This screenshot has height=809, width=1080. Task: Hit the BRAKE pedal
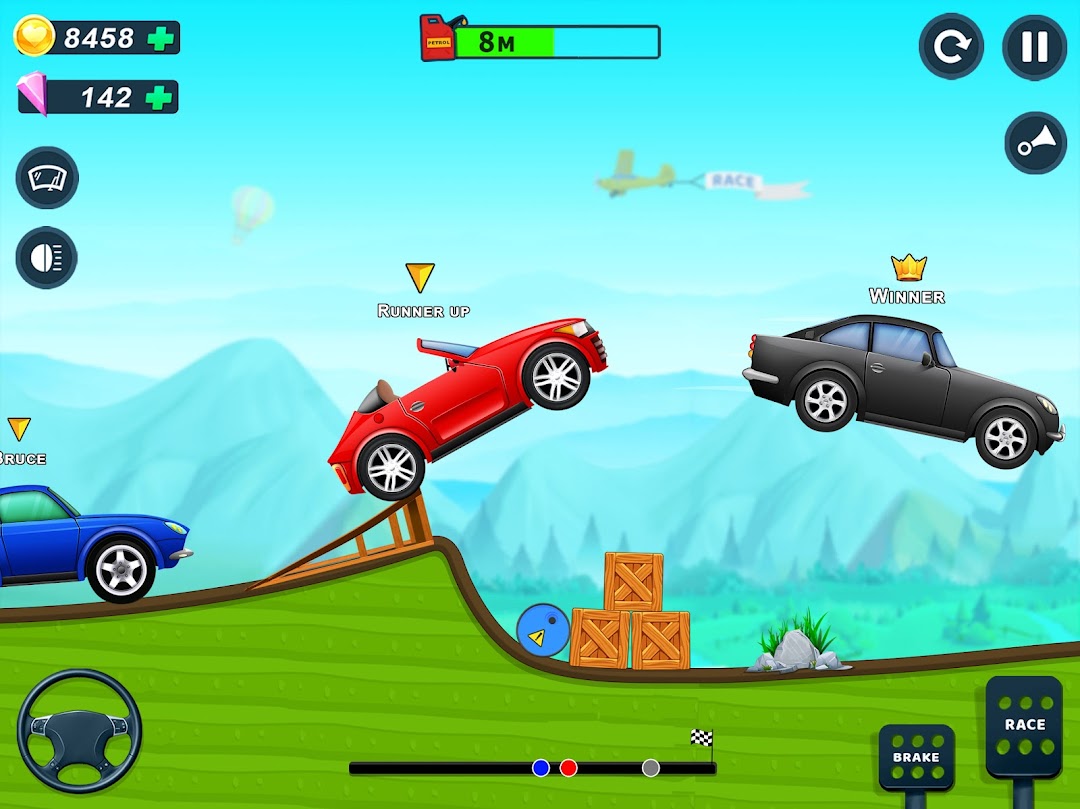[916, 758]
